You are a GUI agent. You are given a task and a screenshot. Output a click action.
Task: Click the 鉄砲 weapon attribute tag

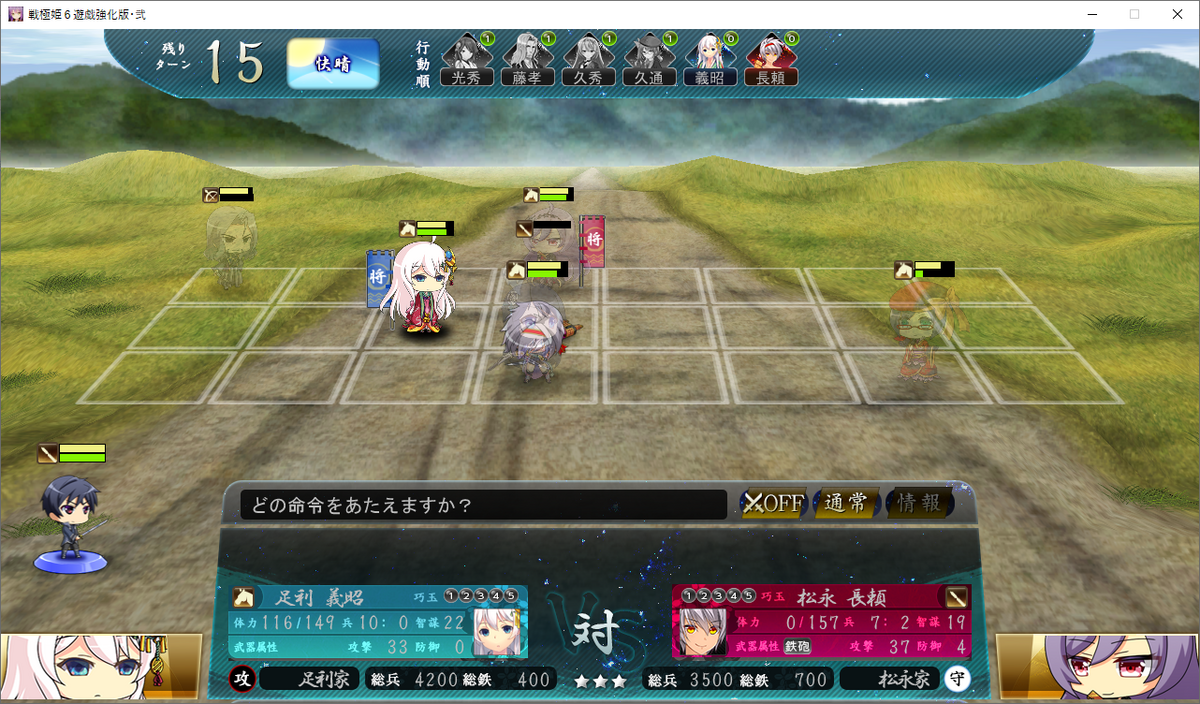click(797, 647)
